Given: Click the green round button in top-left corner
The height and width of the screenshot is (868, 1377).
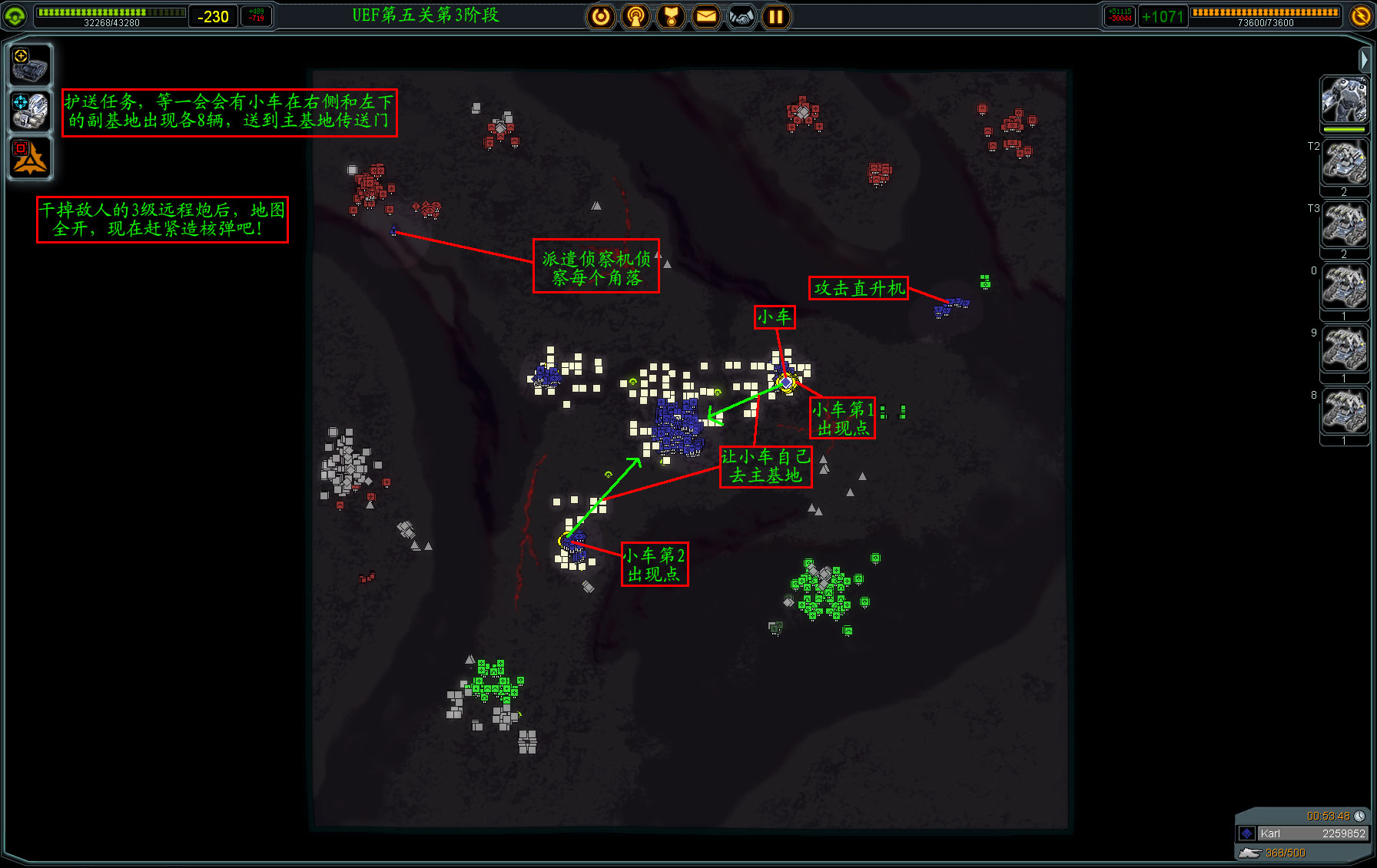Looking at the screenshot, I should (x=15, y=15).
